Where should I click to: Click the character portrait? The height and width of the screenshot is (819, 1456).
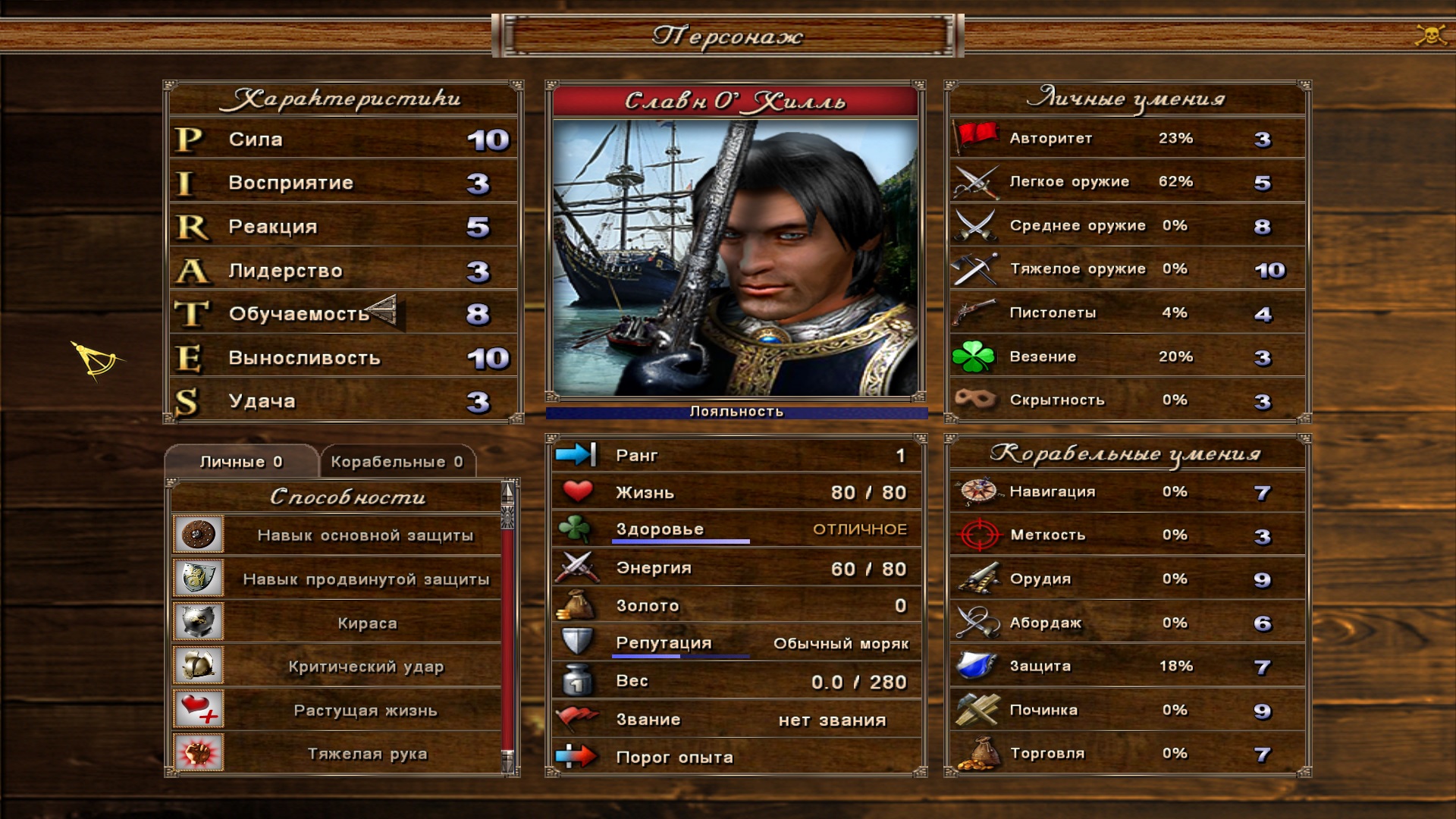pos(736,258)
